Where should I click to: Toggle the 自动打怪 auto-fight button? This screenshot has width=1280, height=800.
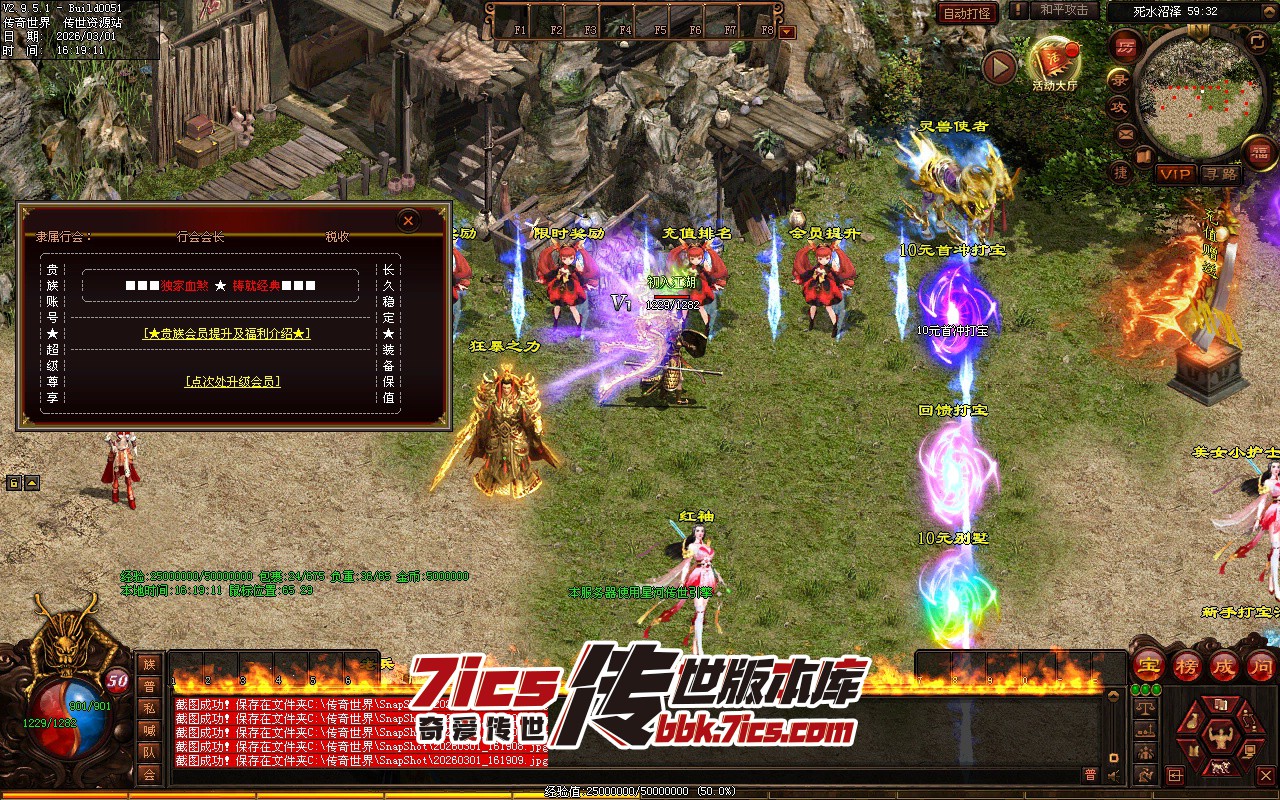[967, 13]
